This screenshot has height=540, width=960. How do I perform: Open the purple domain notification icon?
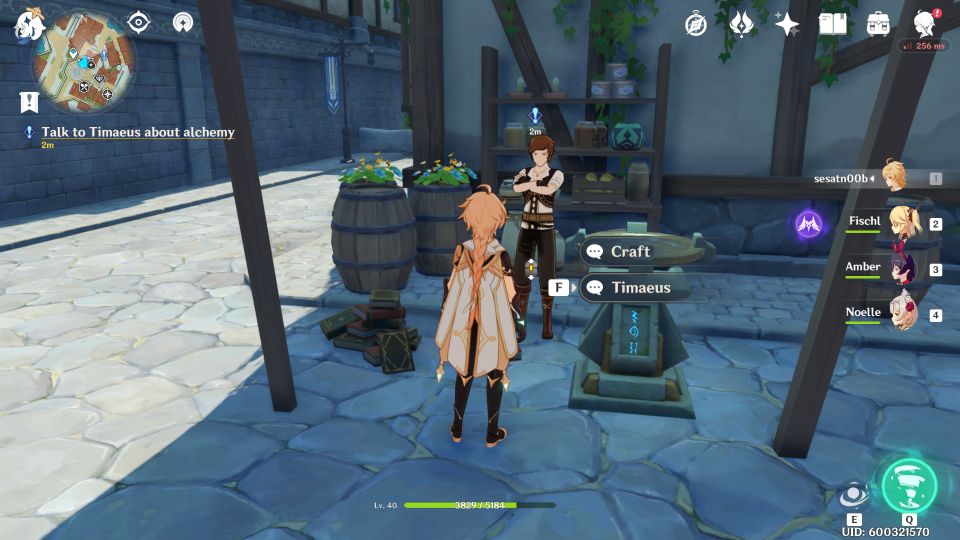coord(810,223)
